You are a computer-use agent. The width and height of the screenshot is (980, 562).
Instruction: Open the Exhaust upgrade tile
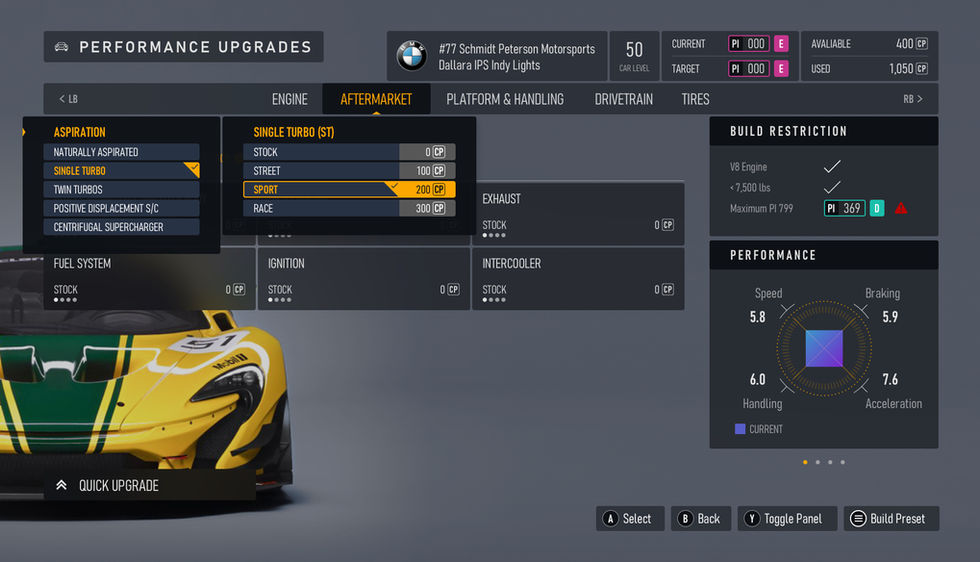pos(577,211)
